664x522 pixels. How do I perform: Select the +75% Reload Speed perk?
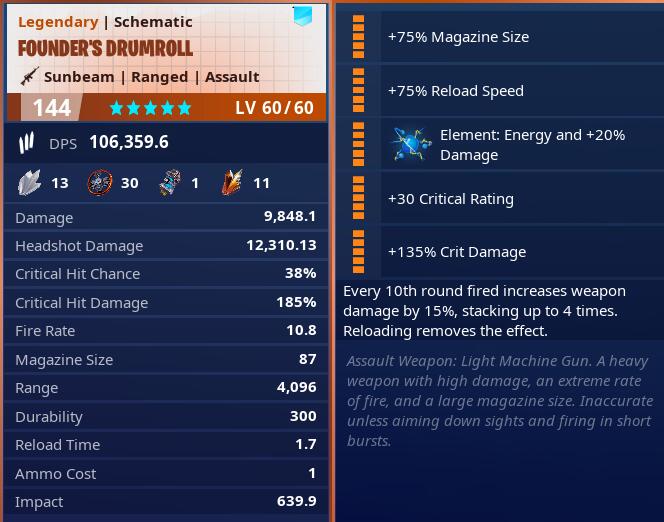[455, 91]
